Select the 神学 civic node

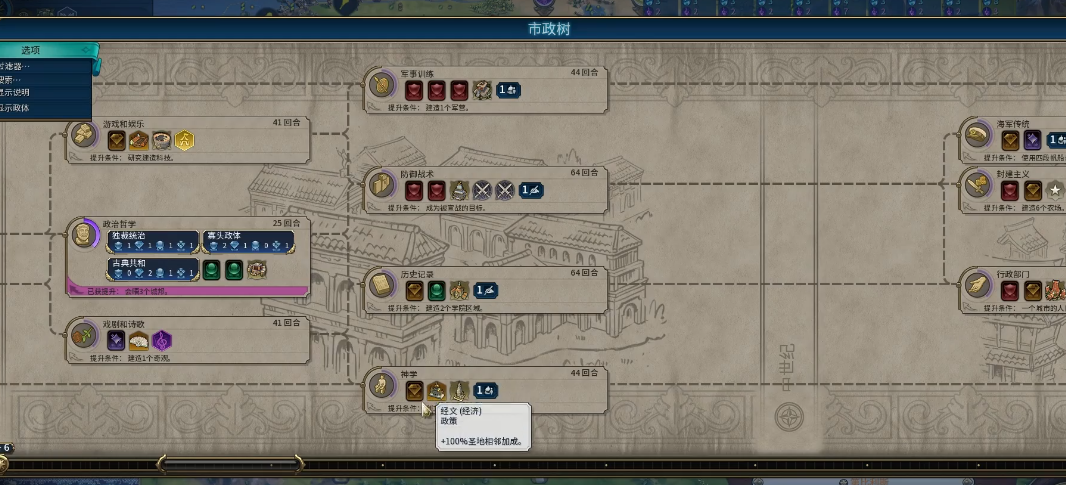tap(381, 385)
